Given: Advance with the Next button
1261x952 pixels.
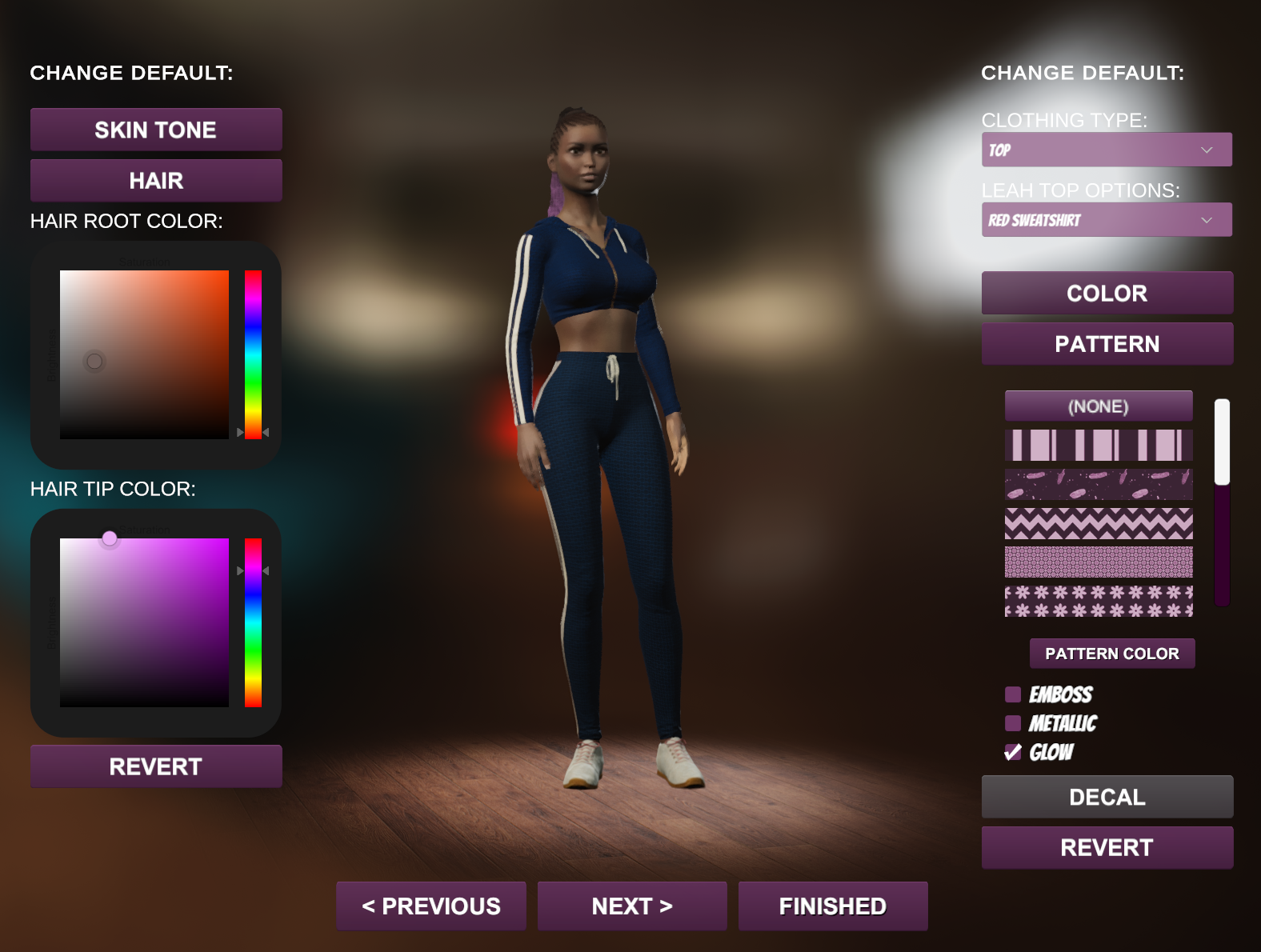Looking at the screenshot, I should point(632,906).
